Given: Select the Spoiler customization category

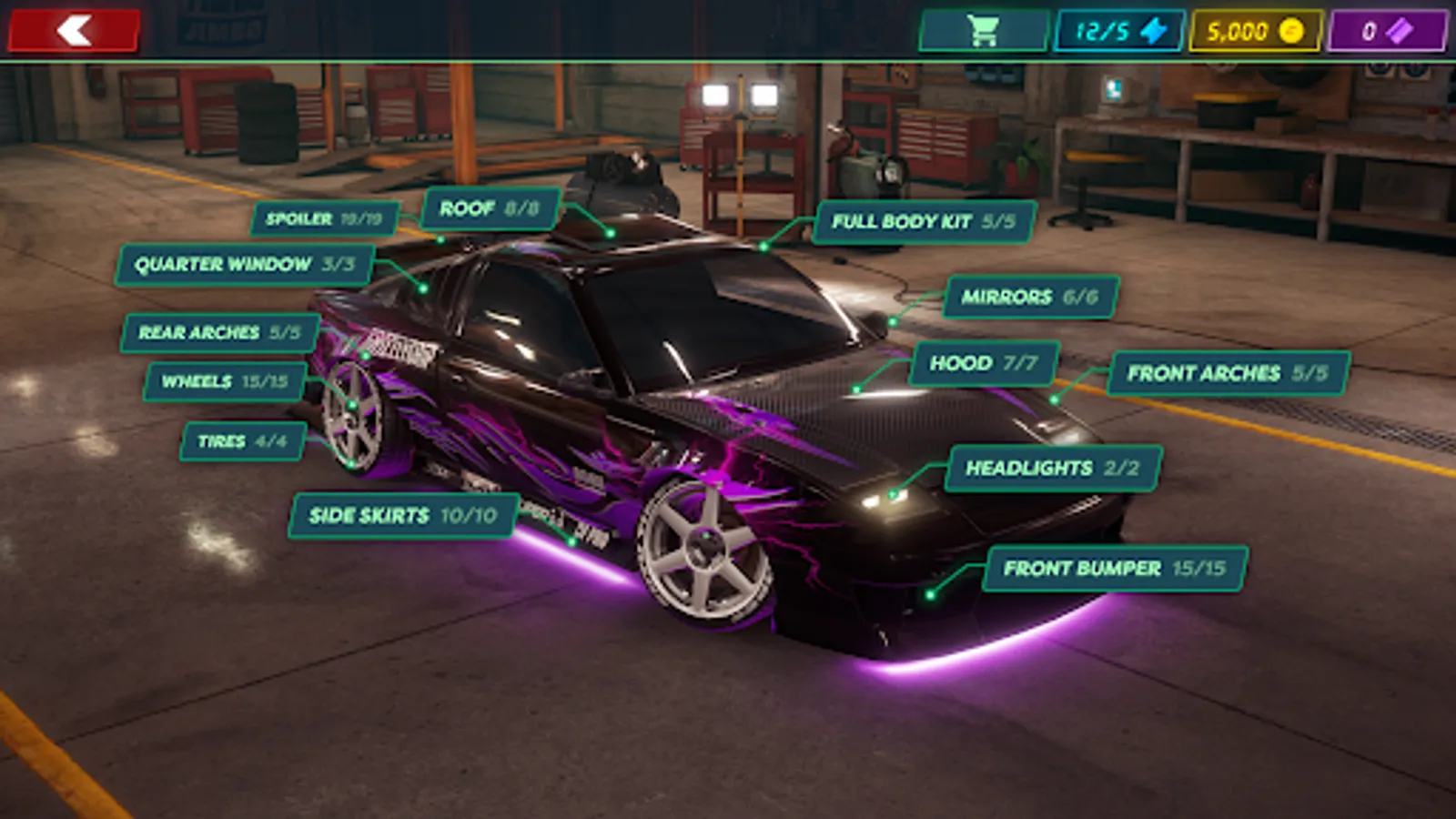Looking at the screenshot, I should [325, 219].
